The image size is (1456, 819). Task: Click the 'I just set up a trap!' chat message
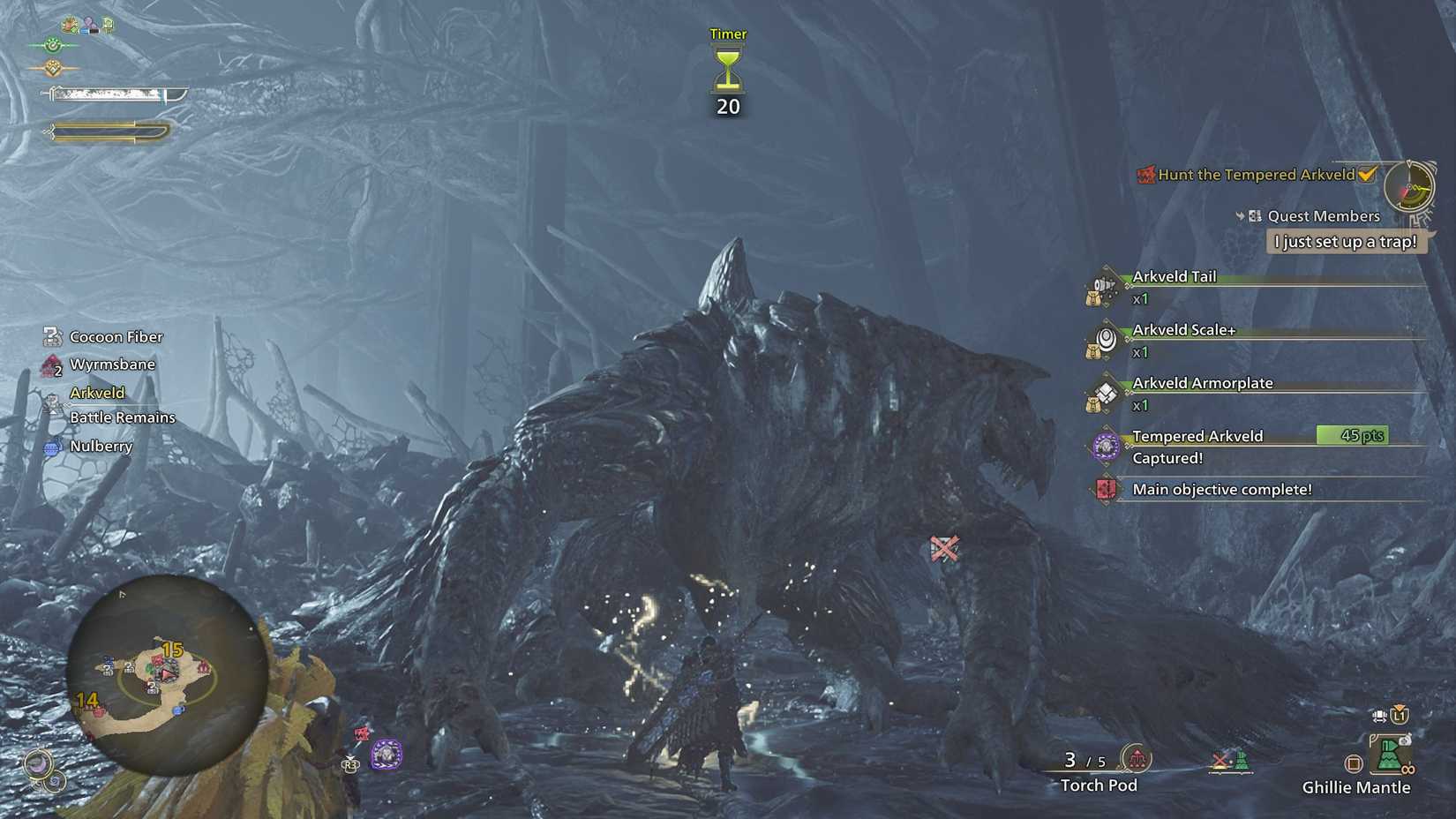[x=1345, y=242]
